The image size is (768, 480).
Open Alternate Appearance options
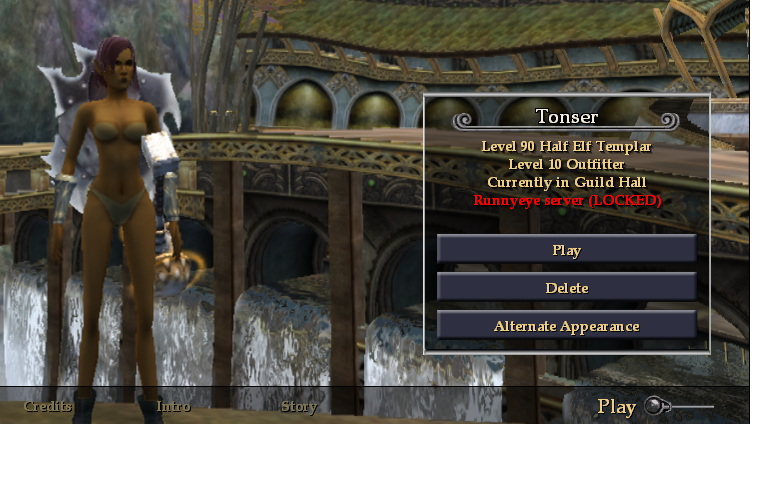566,326
